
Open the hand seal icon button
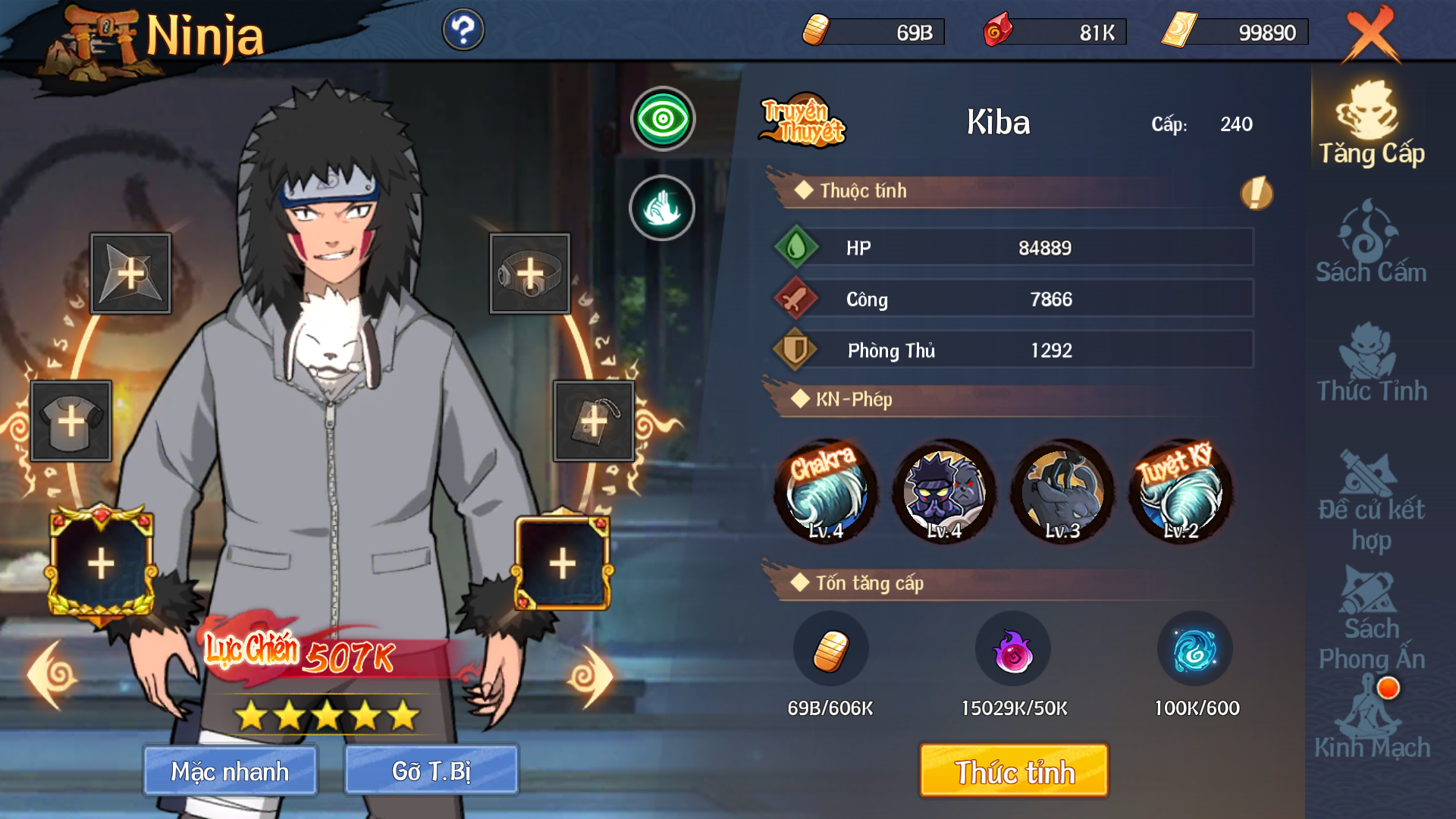point(662,208)
